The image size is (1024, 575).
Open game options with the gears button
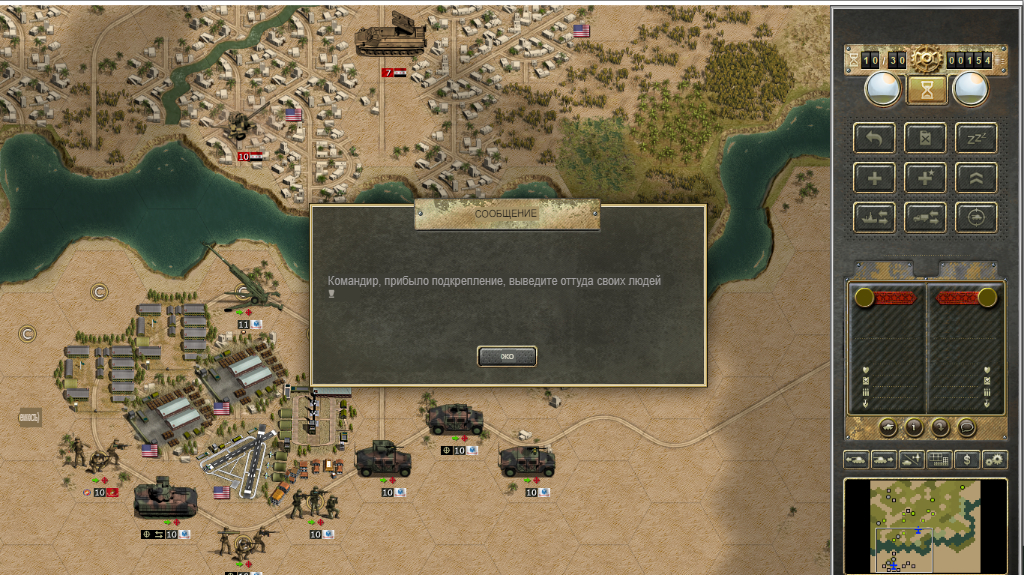tap(994, 459)
